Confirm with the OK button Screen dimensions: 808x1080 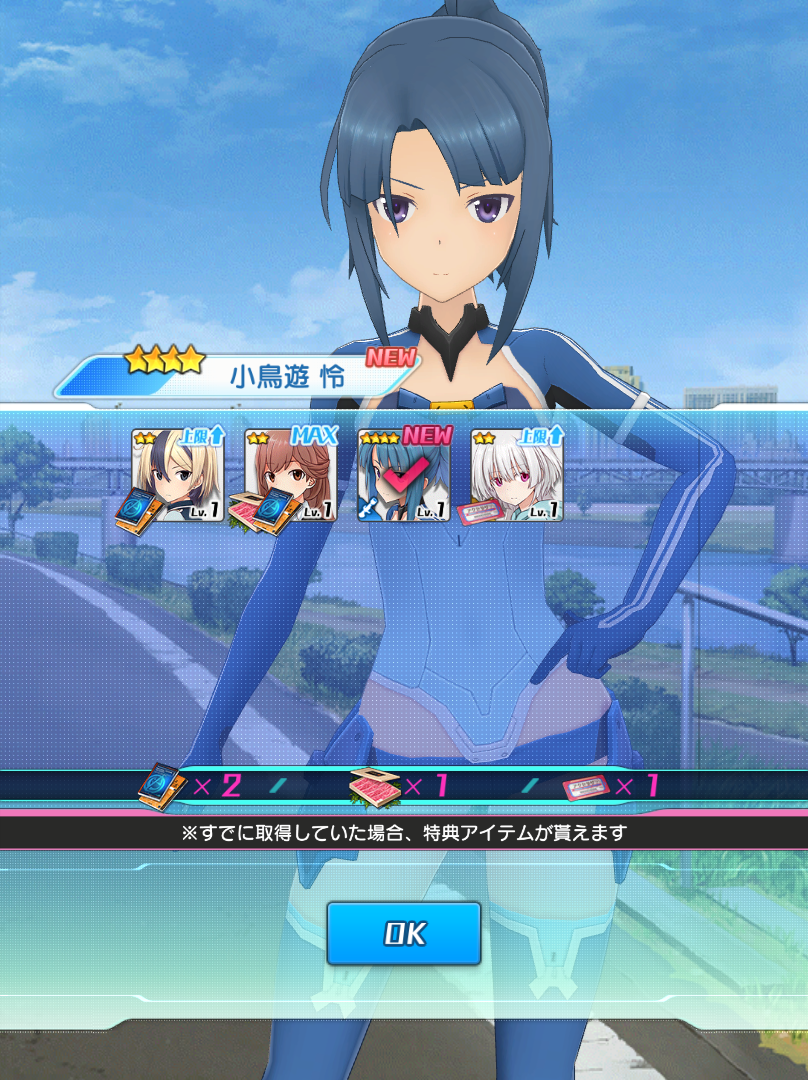(x=404, y=933)
